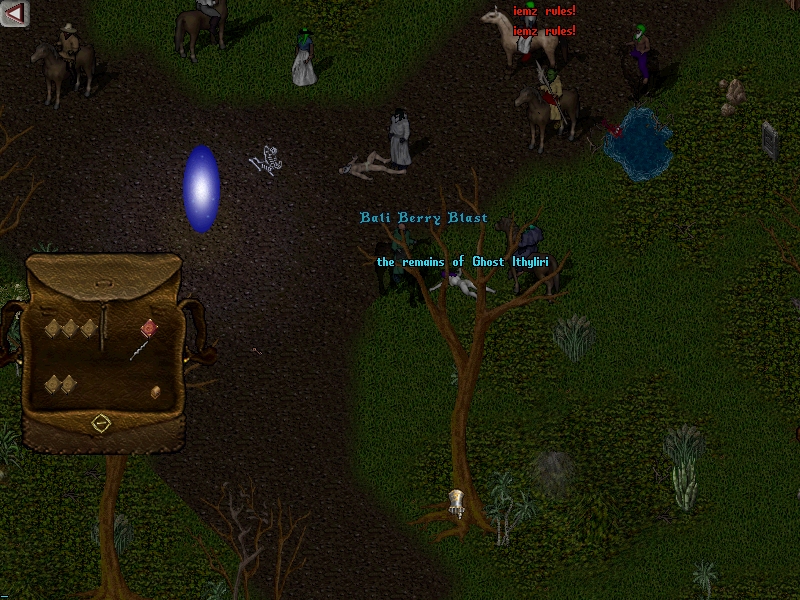Select the red spellbook in the backpack
Image resolution: width=800 pixels, height=600 pixels.
pyautogui.click(x=148, y=327)
